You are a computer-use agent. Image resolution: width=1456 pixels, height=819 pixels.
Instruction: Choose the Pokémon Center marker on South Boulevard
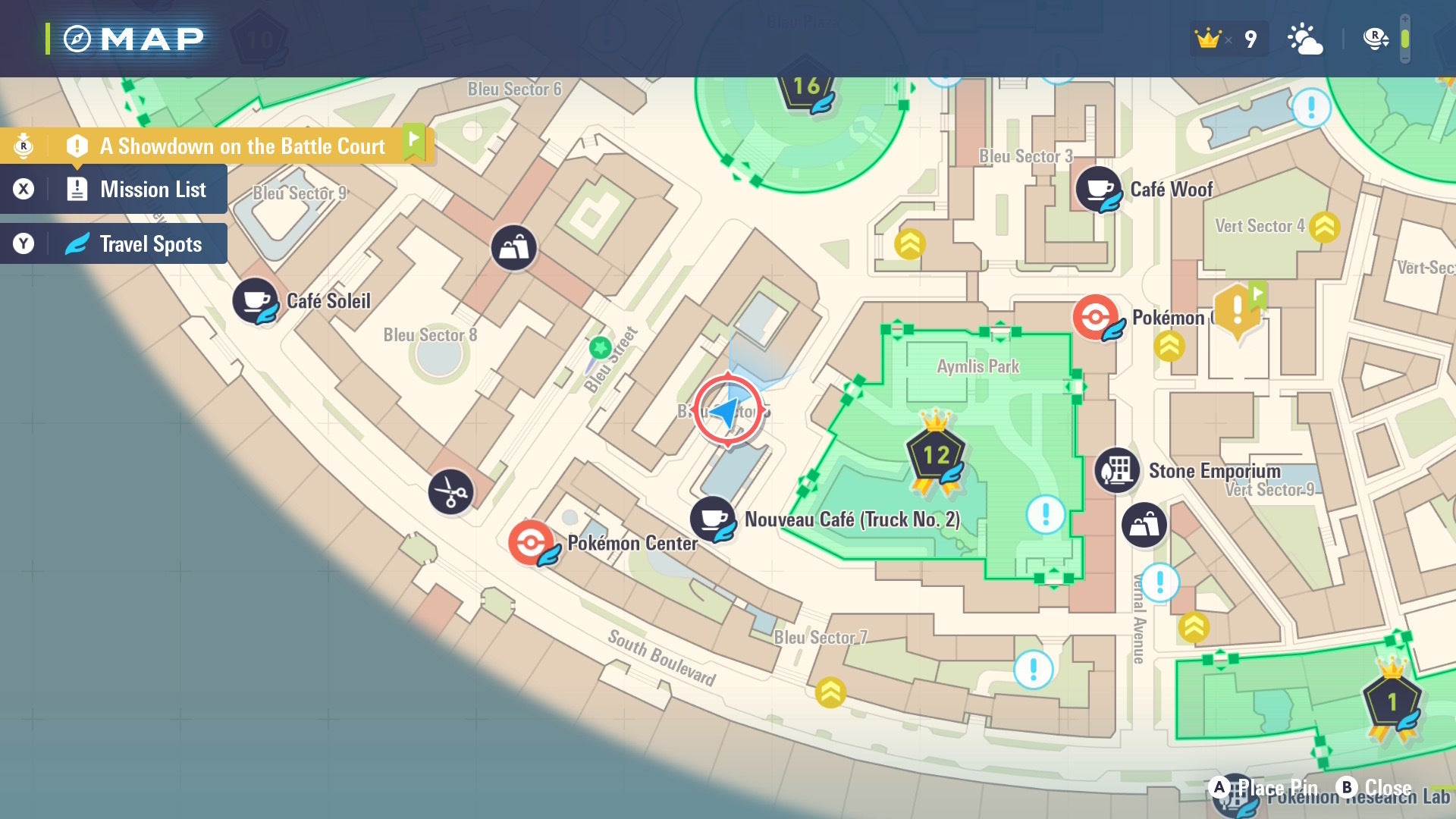[x=531, y=543]
